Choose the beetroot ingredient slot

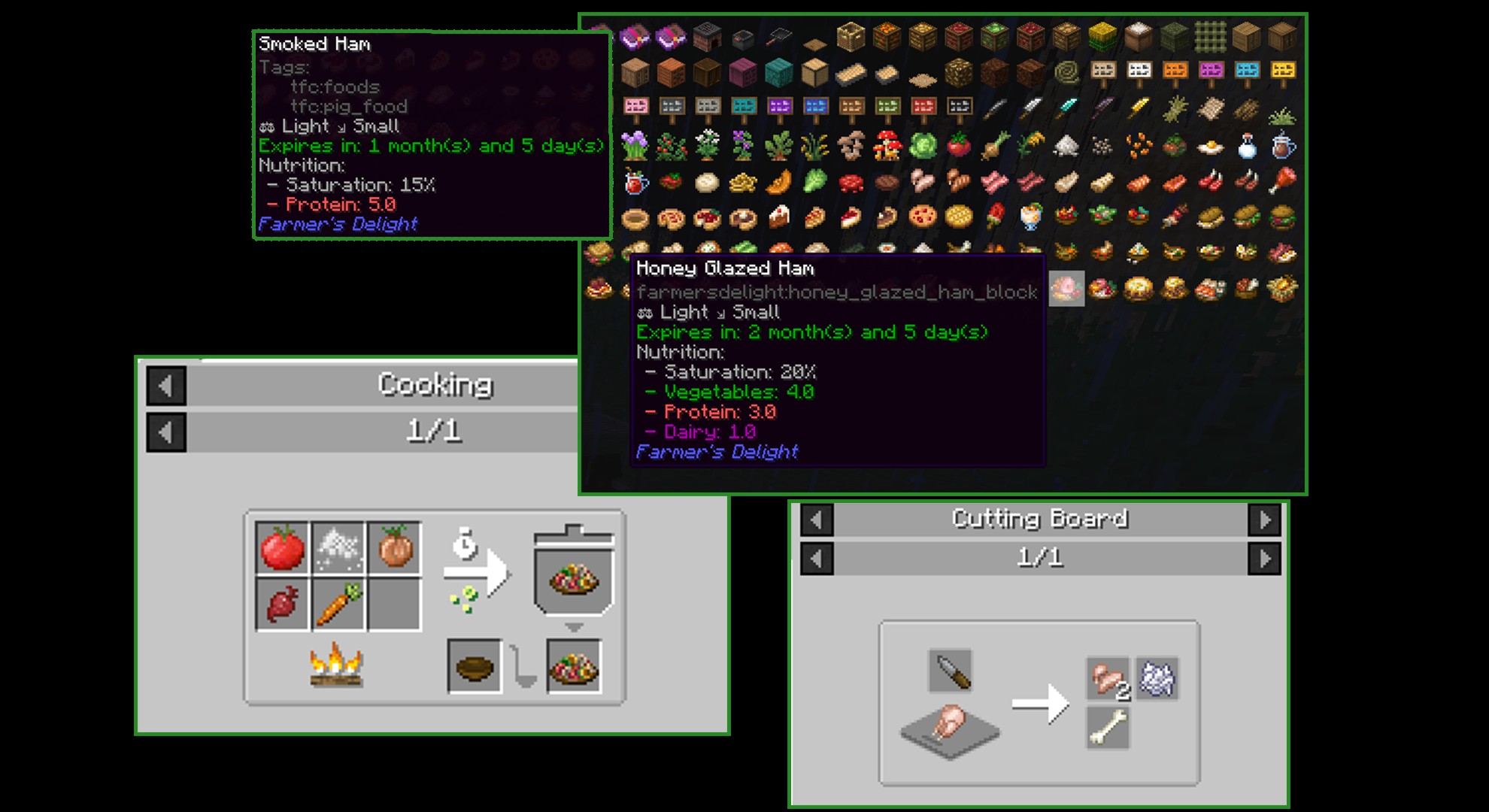(x=282, y=604)
